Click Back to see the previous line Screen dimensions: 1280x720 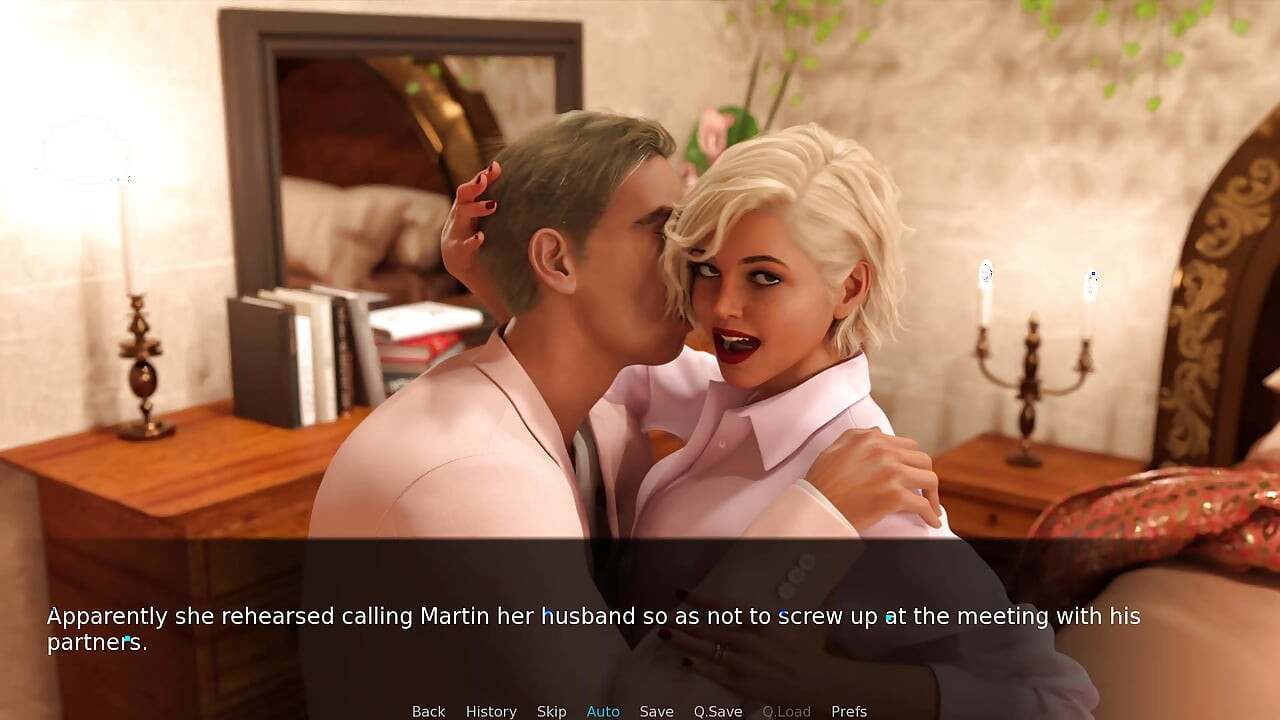click(428, 710)
